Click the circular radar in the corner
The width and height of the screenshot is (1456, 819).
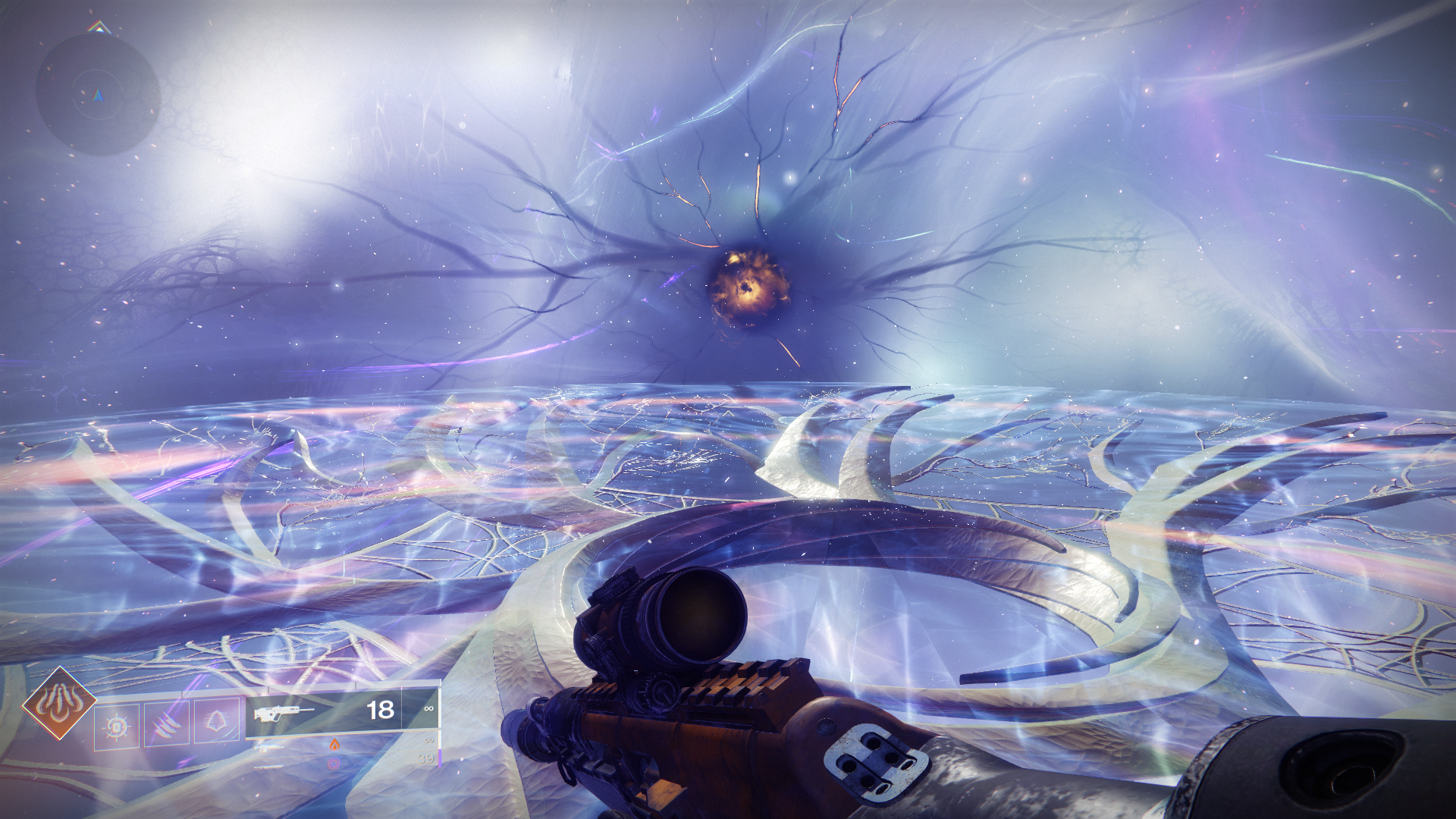coord(98,95)
